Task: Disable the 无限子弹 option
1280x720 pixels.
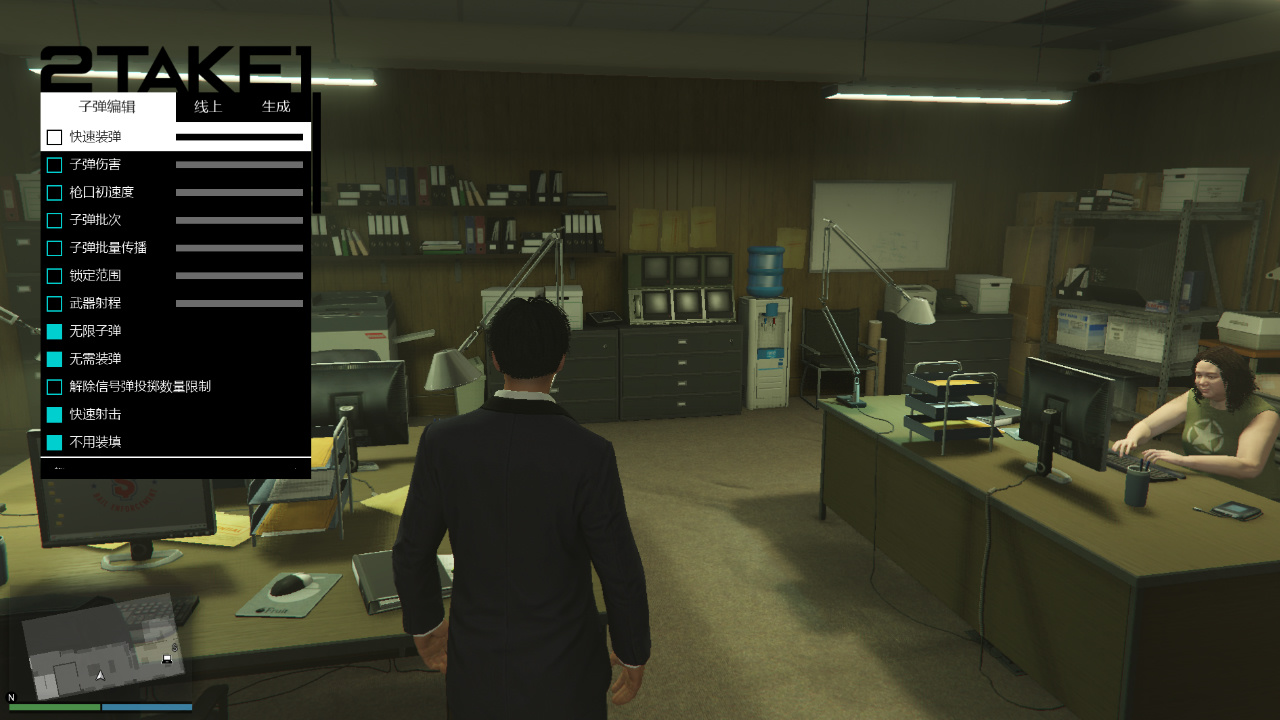Action: tap(55, 331)
